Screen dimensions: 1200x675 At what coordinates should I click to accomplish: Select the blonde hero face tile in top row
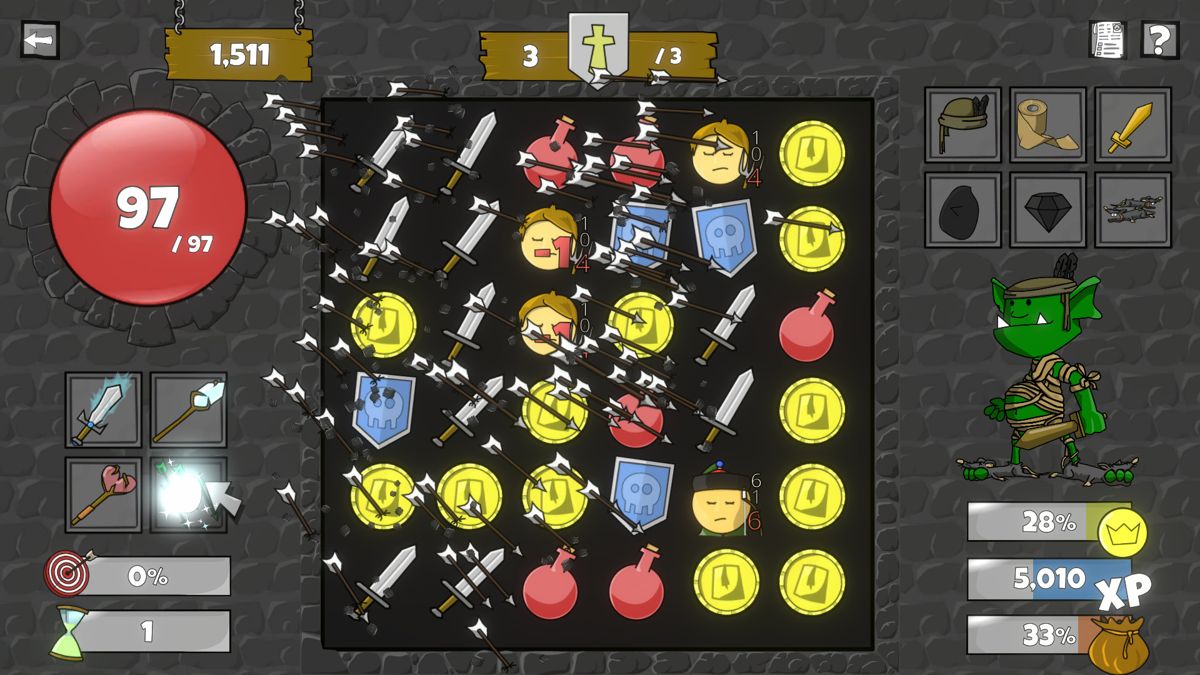click(x=720, y=153)
